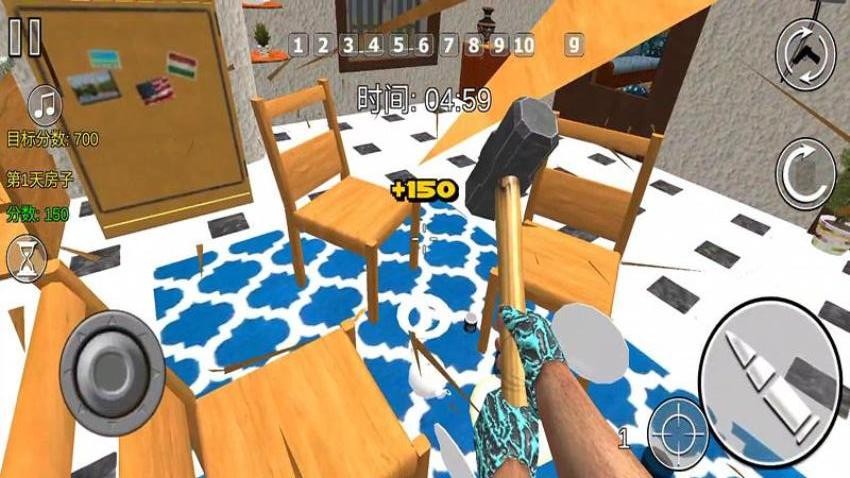
Task: Pause the game
Action: click(x=24, y=37)
